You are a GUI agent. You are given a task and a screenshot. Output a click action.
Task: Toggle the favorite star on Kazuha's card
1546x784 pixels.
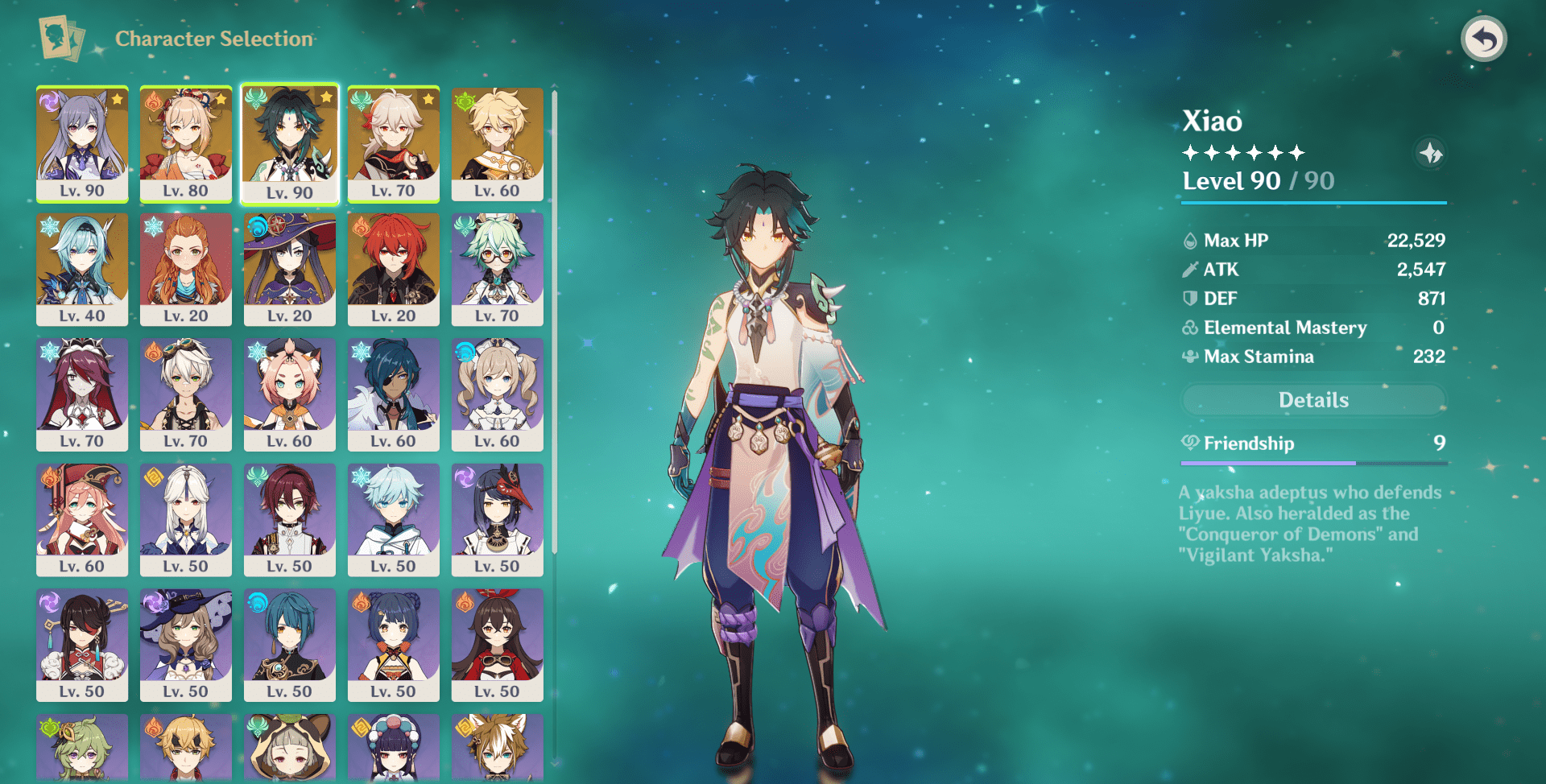(x=429, y=98)
